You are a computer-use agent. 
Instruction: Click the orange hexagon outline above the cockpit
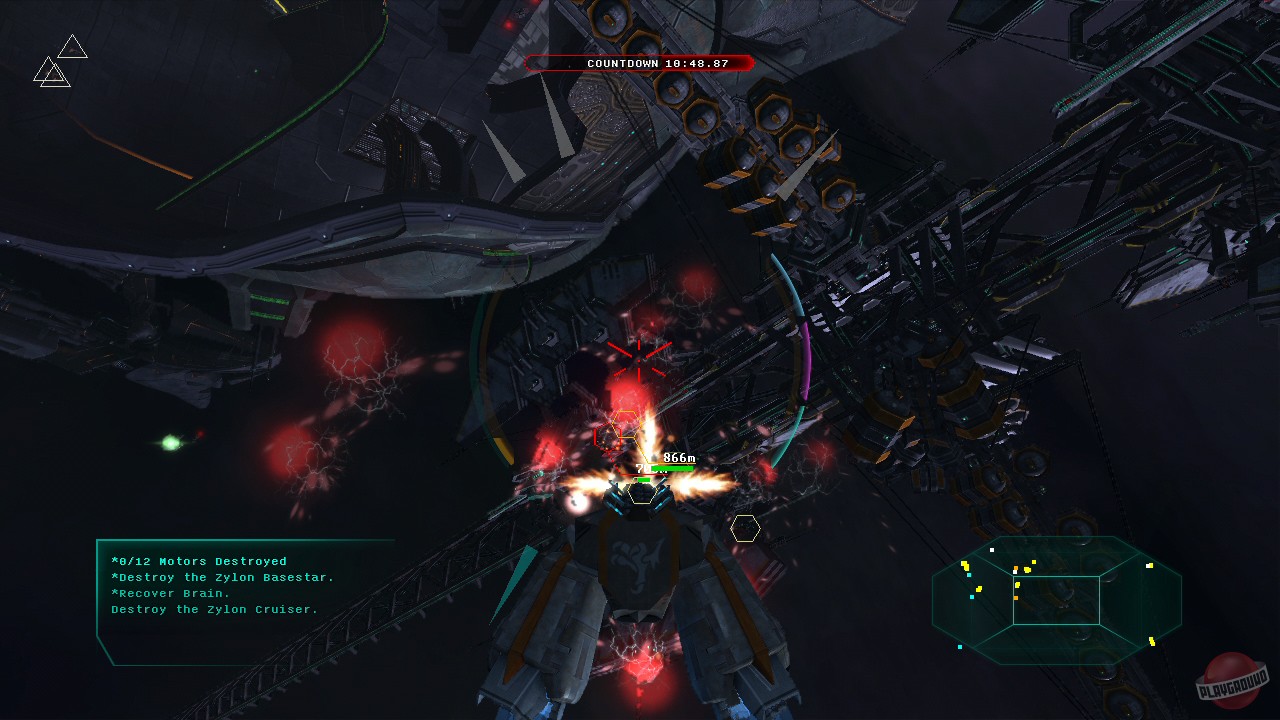628,425
